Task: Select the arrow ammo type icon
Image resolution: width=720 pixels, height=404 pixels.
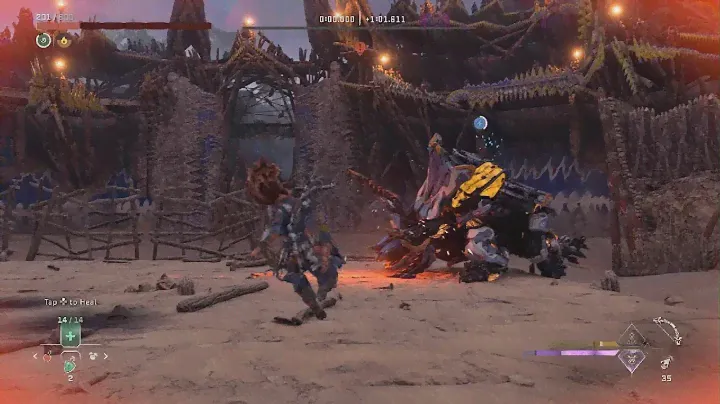Action: pyautogui.click(x=666, y=362)
